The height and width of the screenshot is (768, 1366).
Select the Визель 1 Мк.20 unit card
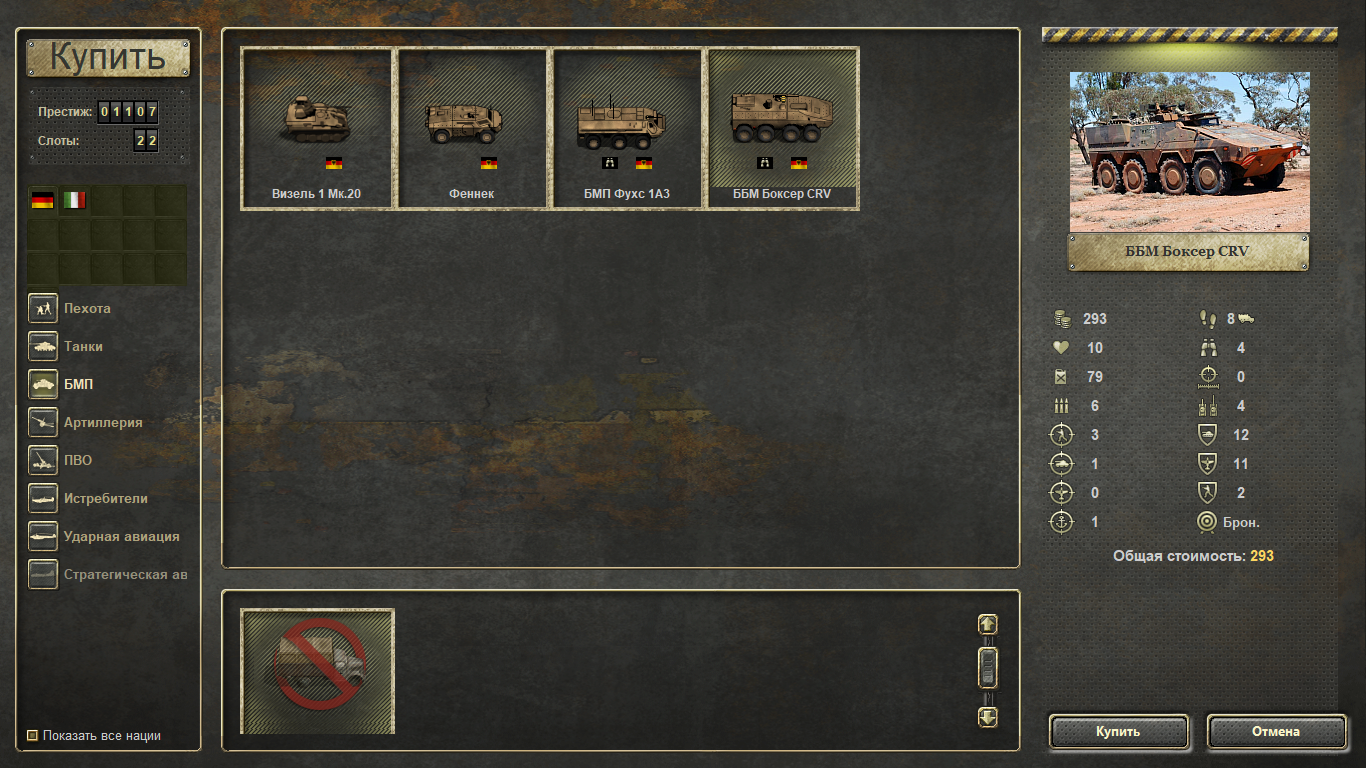pos(316,128)
